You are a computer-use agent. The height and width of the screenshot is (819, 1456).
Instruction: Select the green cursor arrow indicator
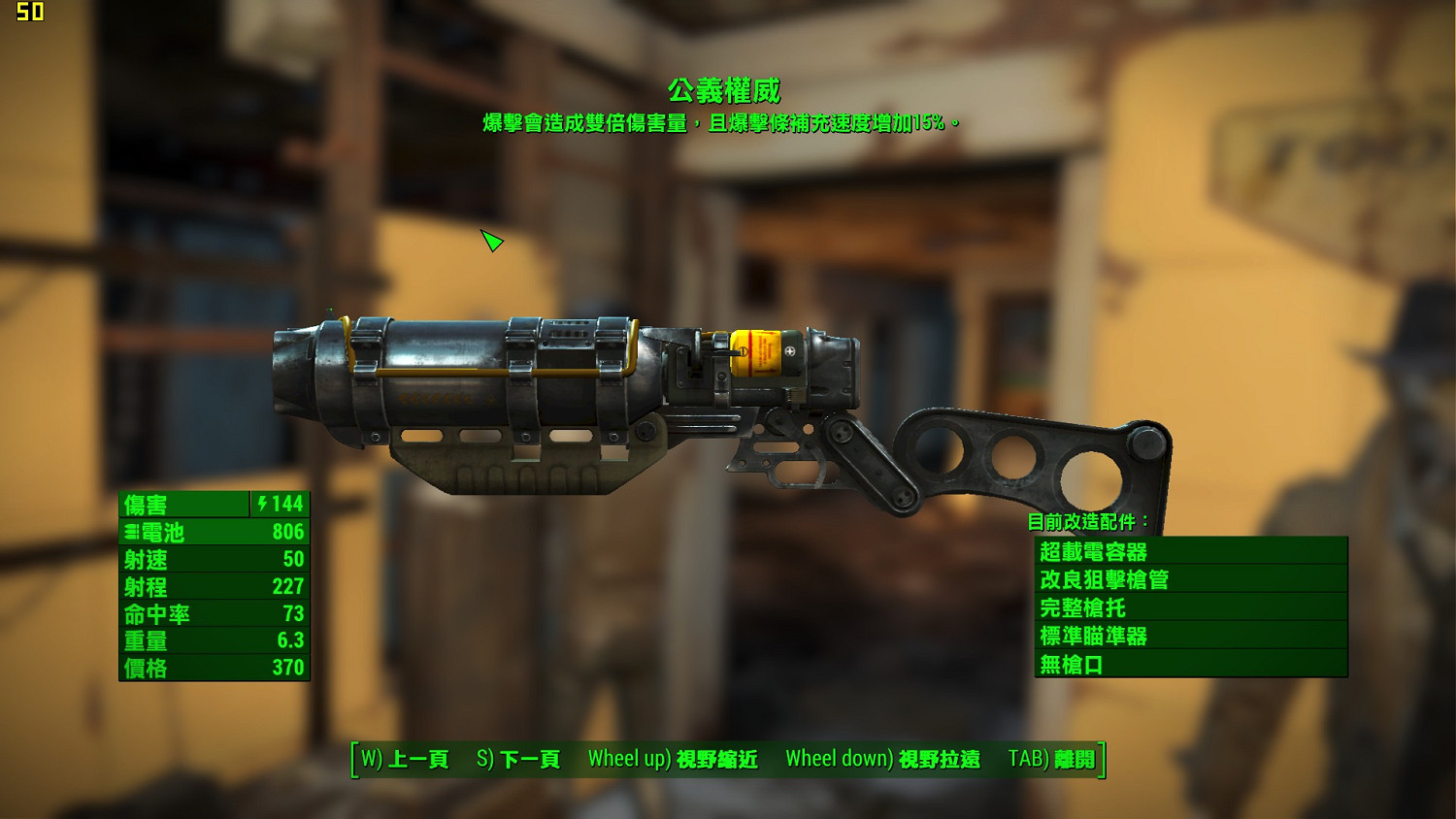tap(491, 242)
